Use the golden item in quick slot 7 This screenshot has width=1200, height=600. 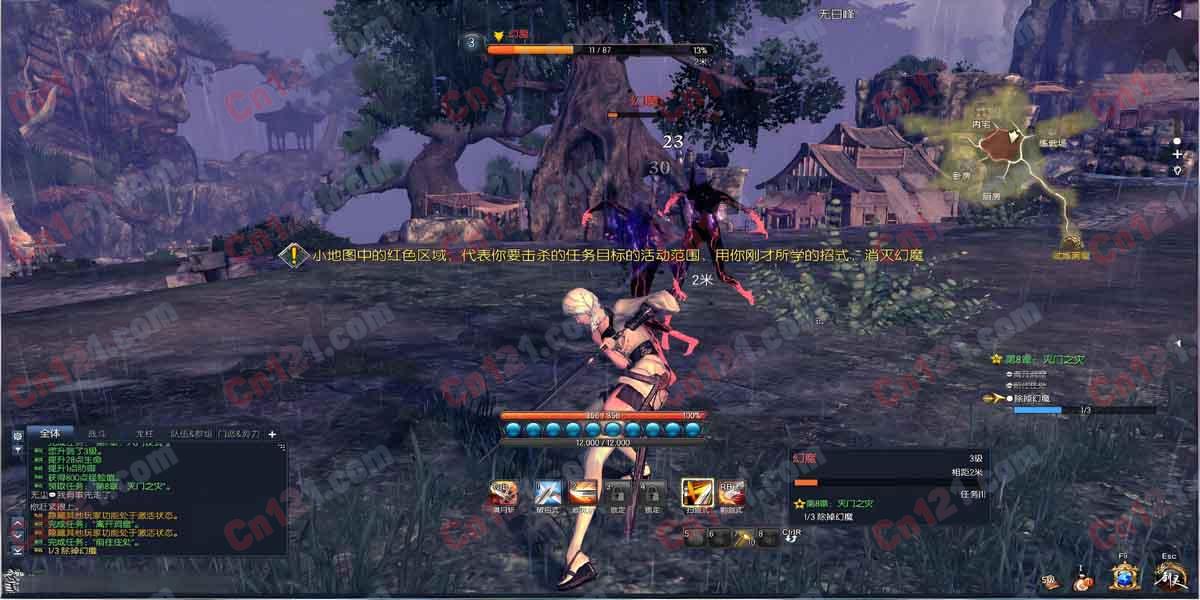tap(741, 537)
